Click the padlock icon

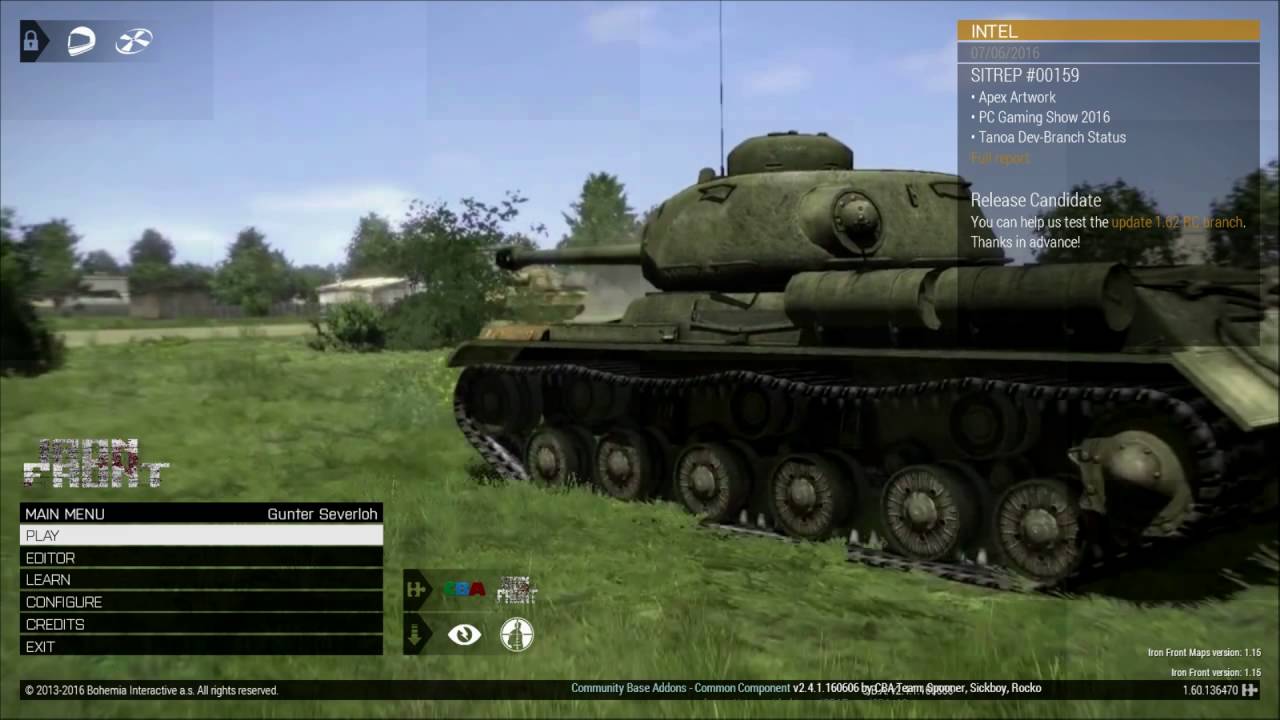pos(32,41)
